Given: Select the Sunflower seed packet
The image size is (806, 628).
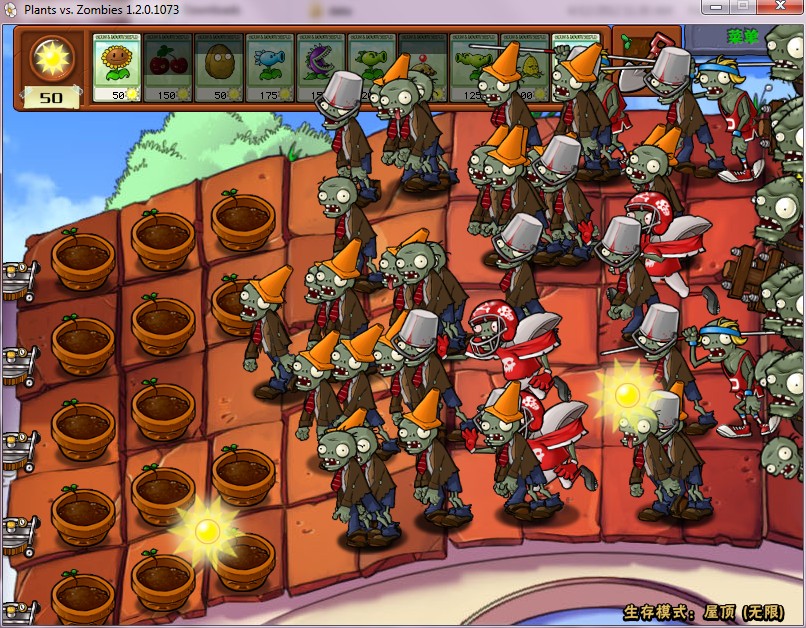Looking at the screenshot, I should coord(117,67).
